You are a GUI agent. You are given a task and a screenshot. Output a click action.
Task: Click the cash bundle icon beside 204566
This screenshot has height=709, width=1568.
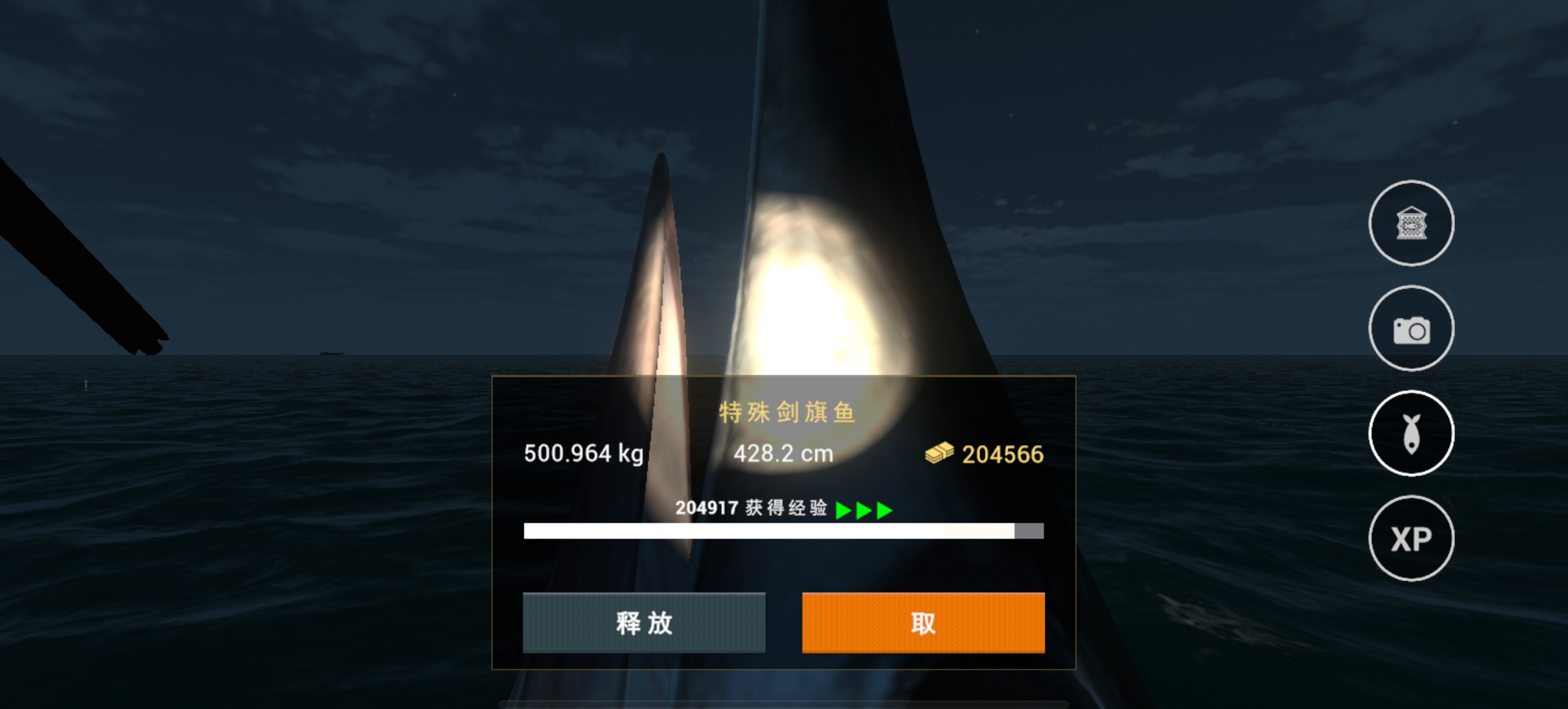[940, 453]
